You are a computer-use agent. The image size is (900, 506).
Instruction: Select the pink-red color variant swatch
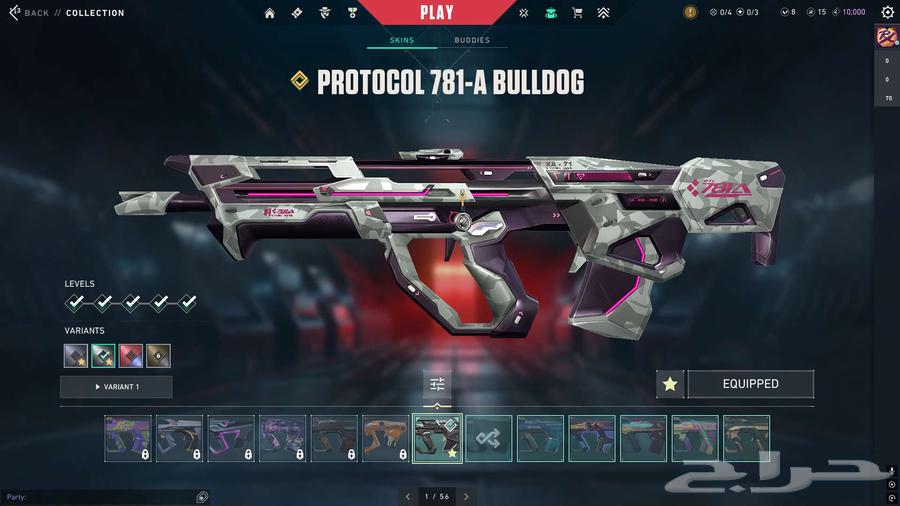131,356
